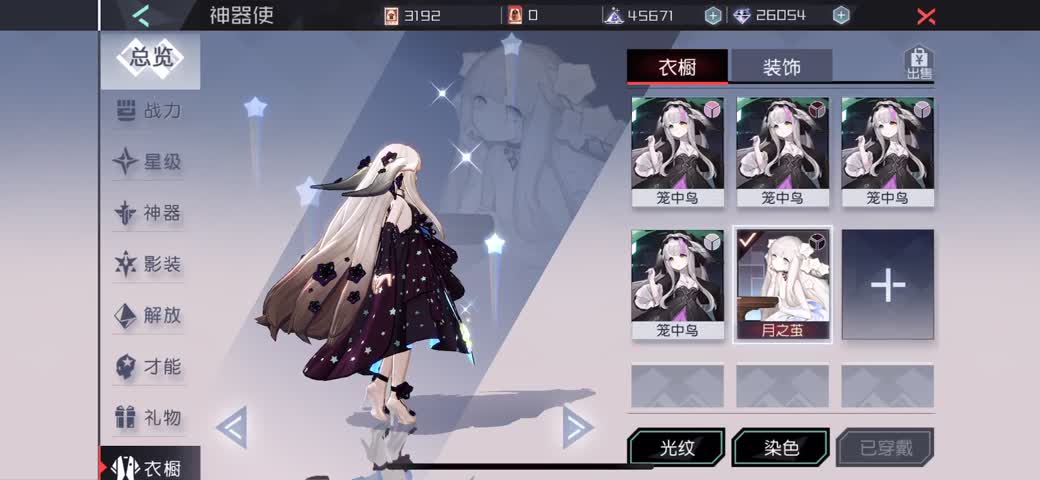Switch to the 影装 section
The height and width of the screenshot is (480, 1040).
[x=150, y=265]
